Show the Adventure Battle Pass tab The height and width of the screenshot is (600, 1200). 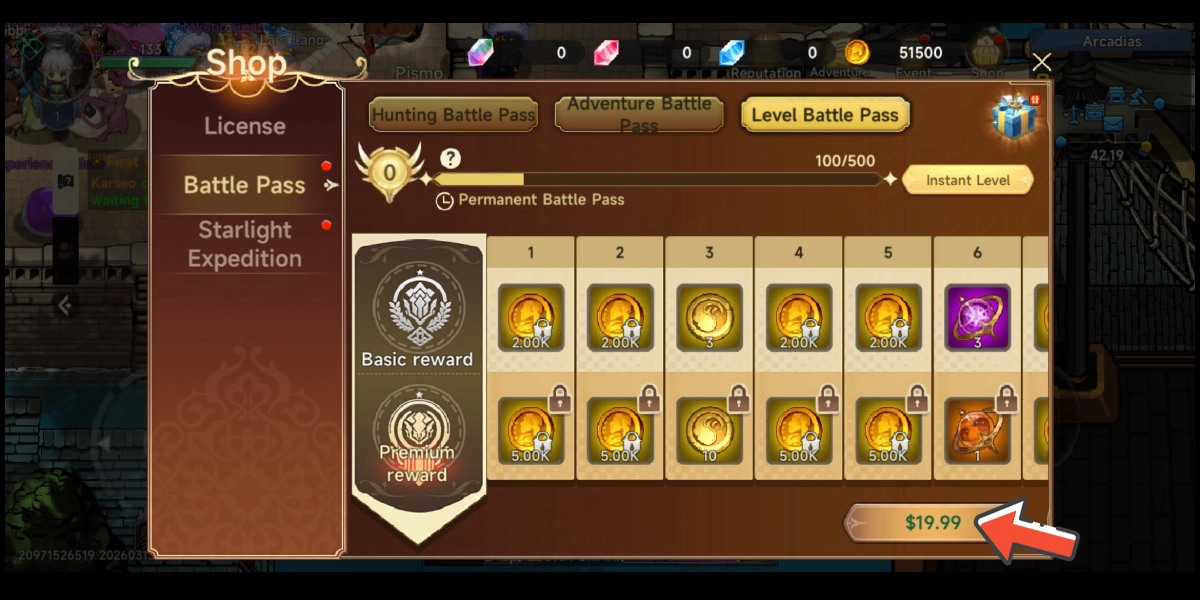[x=639, y=115]
